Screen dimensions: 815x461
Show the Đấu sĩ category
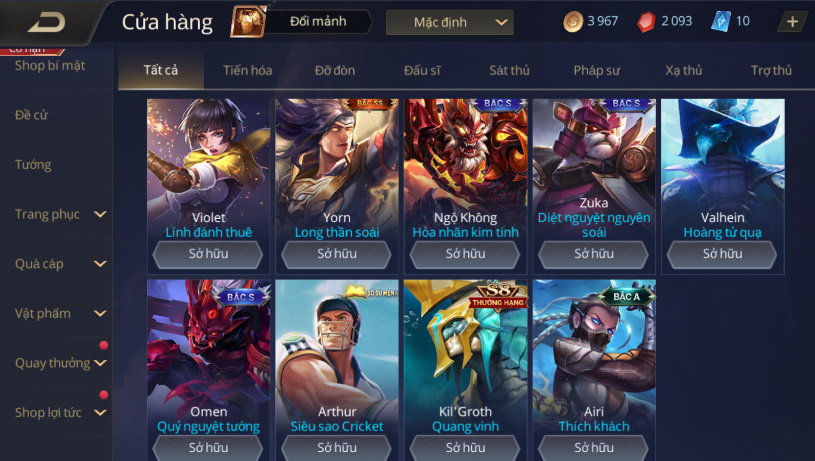pyautogui.click(x=422, y=70)
